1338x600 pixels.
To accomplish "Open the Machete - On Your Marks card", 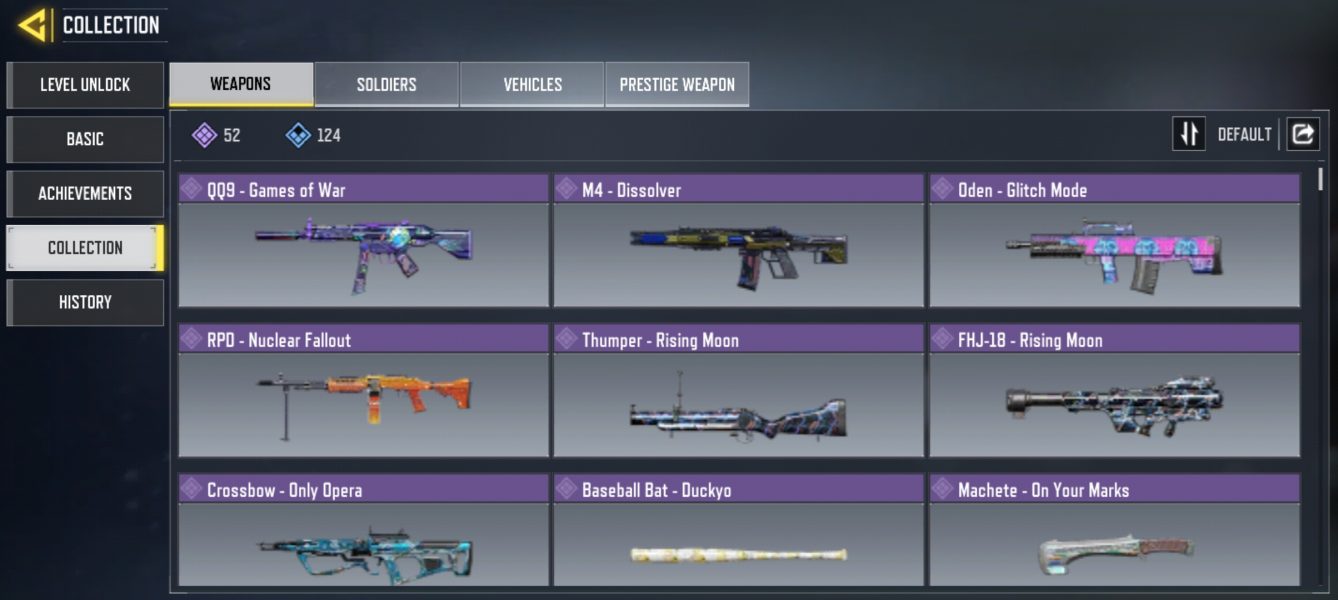I will pos(1114,532).
